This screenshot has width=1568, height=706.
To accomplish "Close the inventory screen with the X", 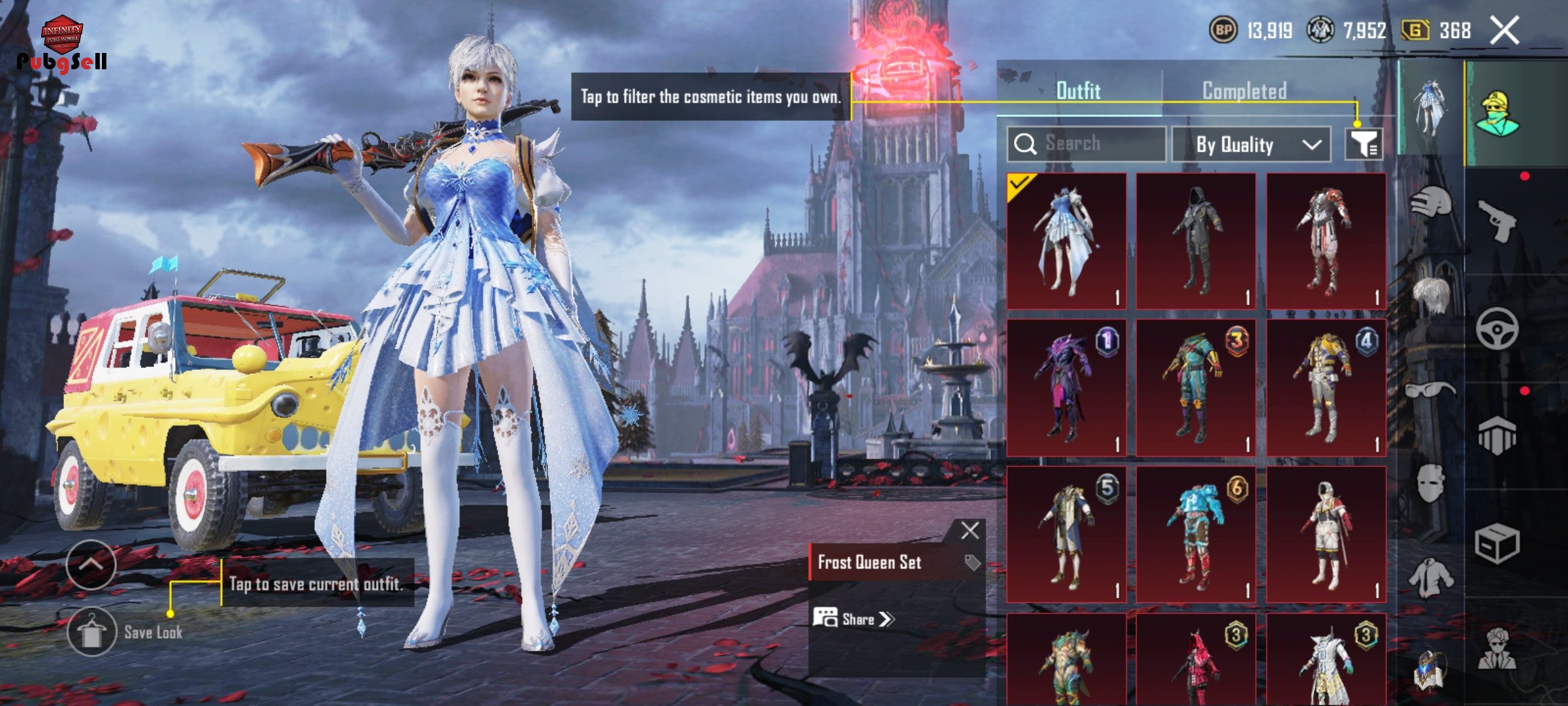I will click(1504, 31).
